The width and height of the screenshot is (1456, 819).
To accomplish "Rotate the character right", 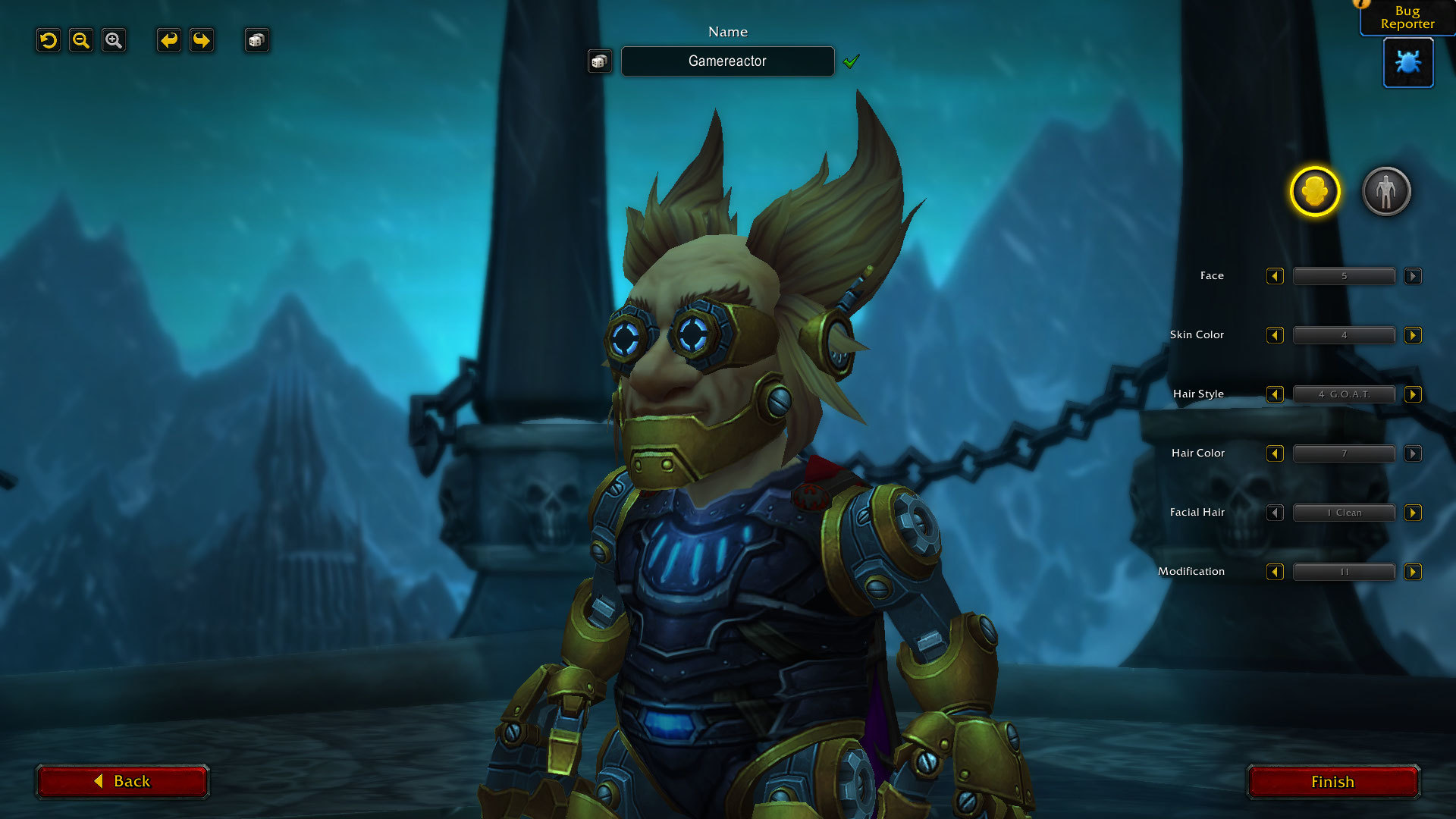I will coord(202,40).
